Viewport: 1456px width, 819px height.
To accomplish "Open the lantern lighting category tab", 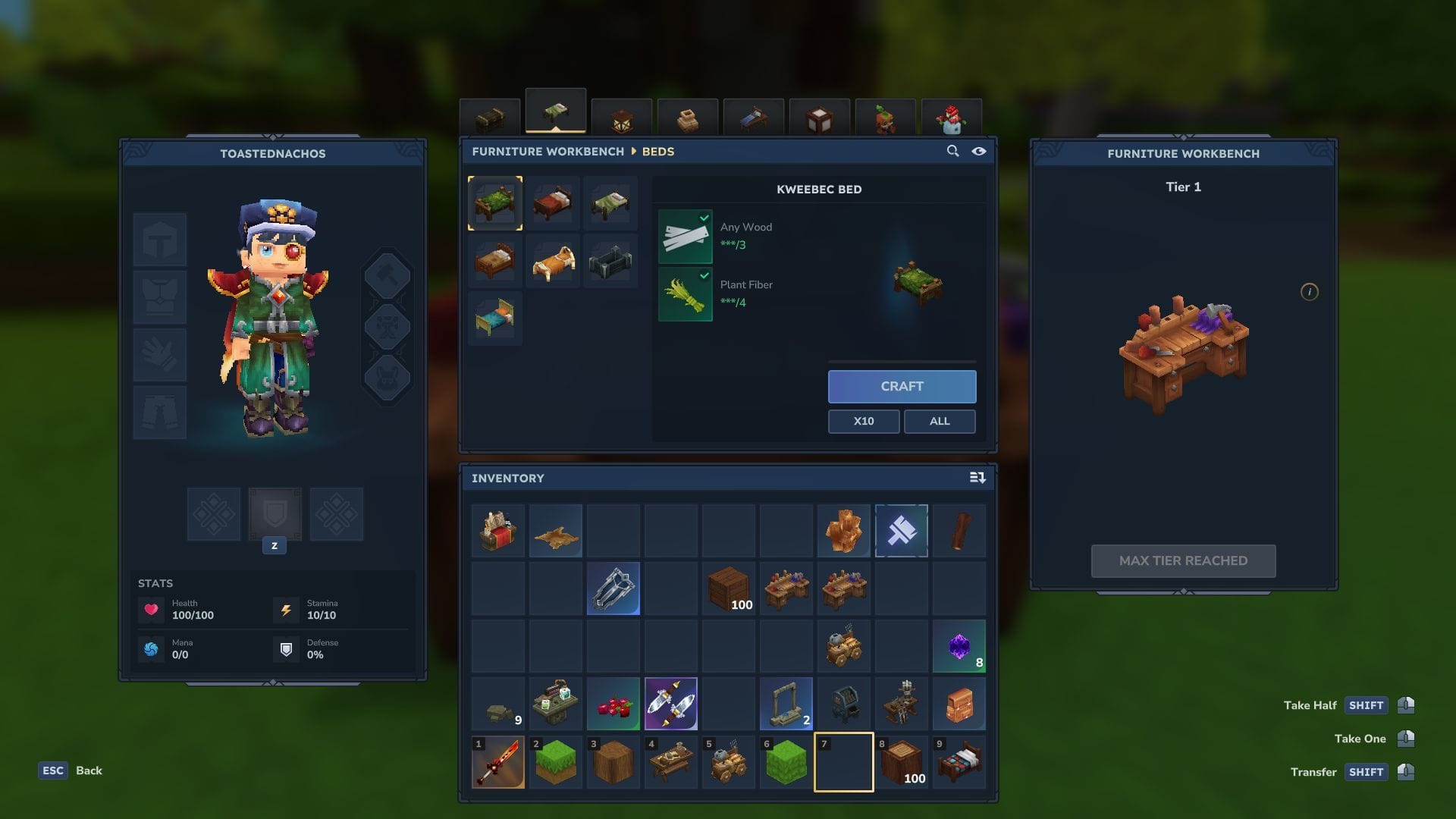I will pos(621,119).
